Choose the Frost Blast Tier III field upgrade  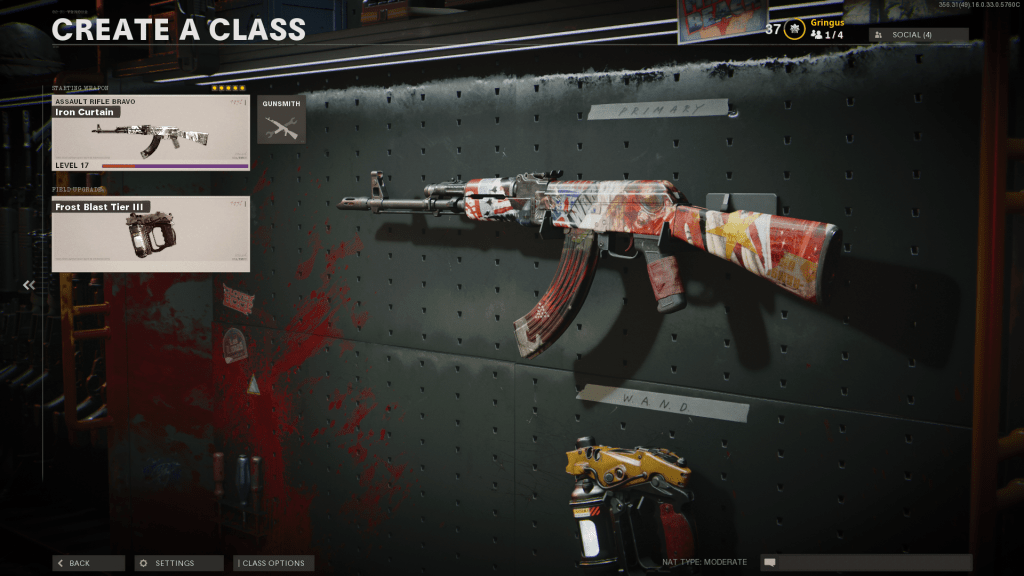[x=150, y=234]
